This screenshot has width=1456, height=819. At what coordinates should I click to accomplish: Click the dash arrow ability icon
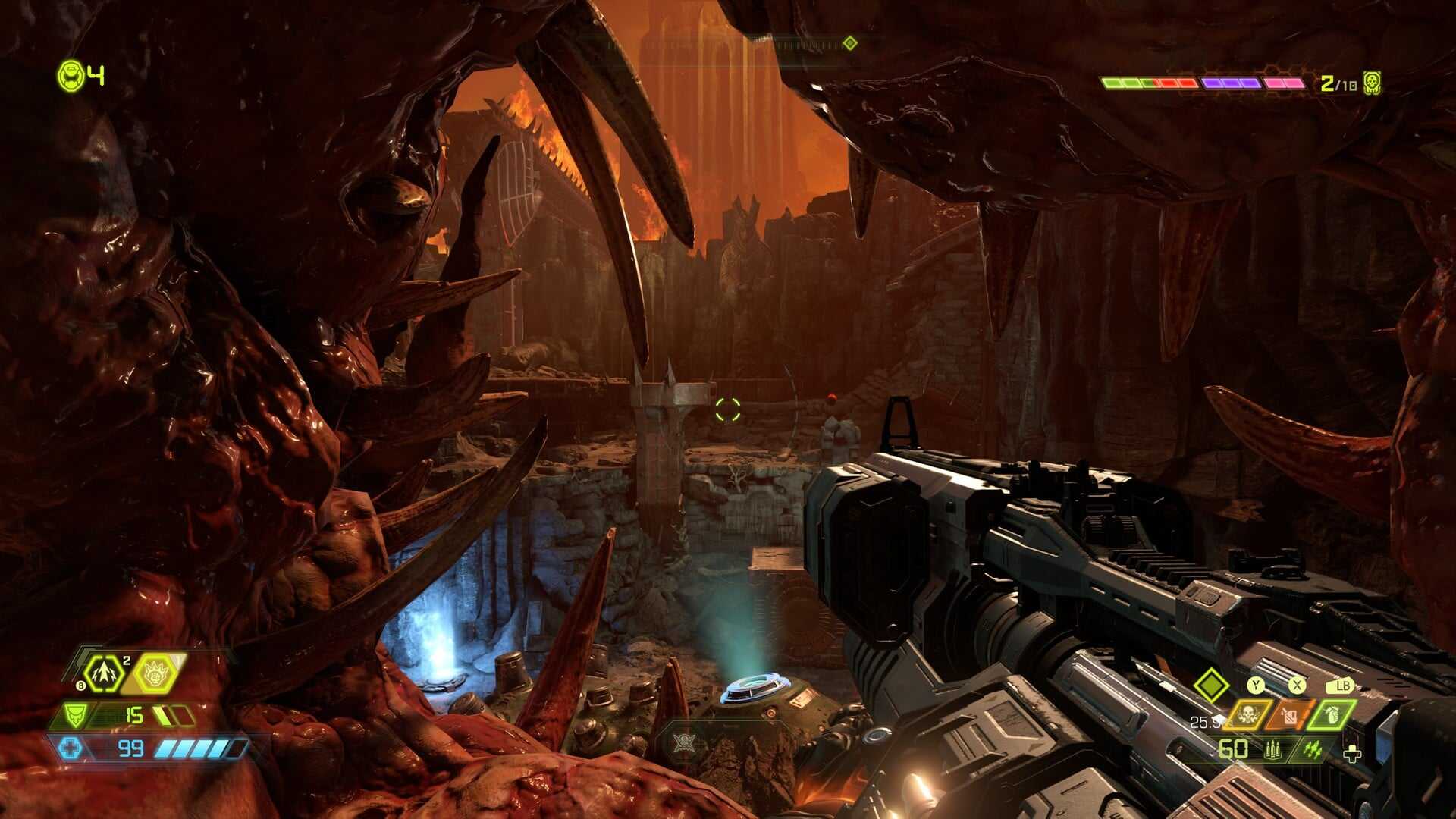pyautogui.click(x=103, y=673)
